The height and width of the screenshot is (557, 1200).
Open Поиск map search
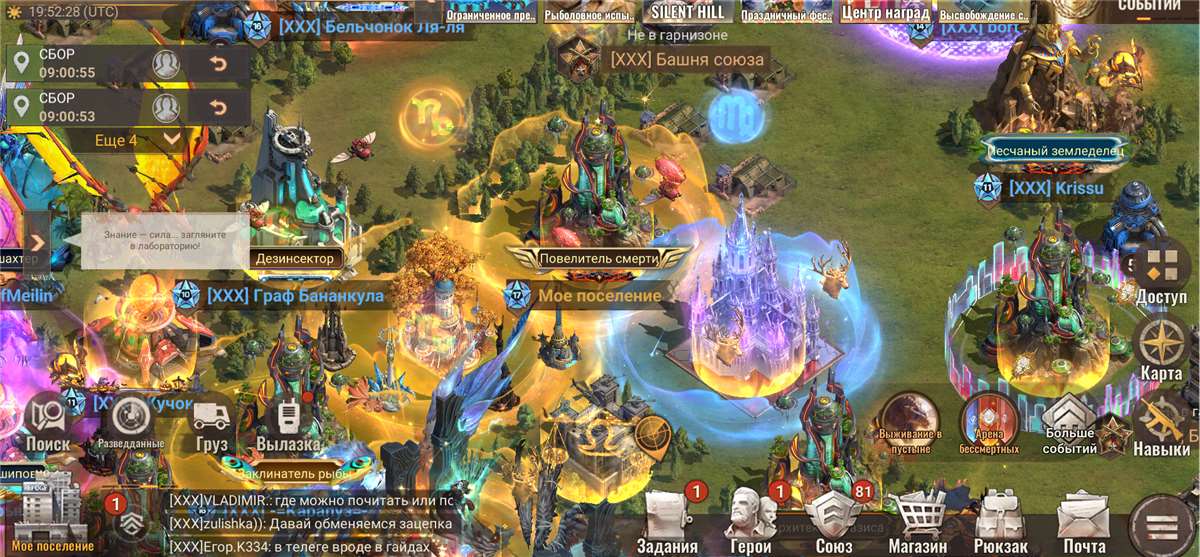click(x=47, y=422)
